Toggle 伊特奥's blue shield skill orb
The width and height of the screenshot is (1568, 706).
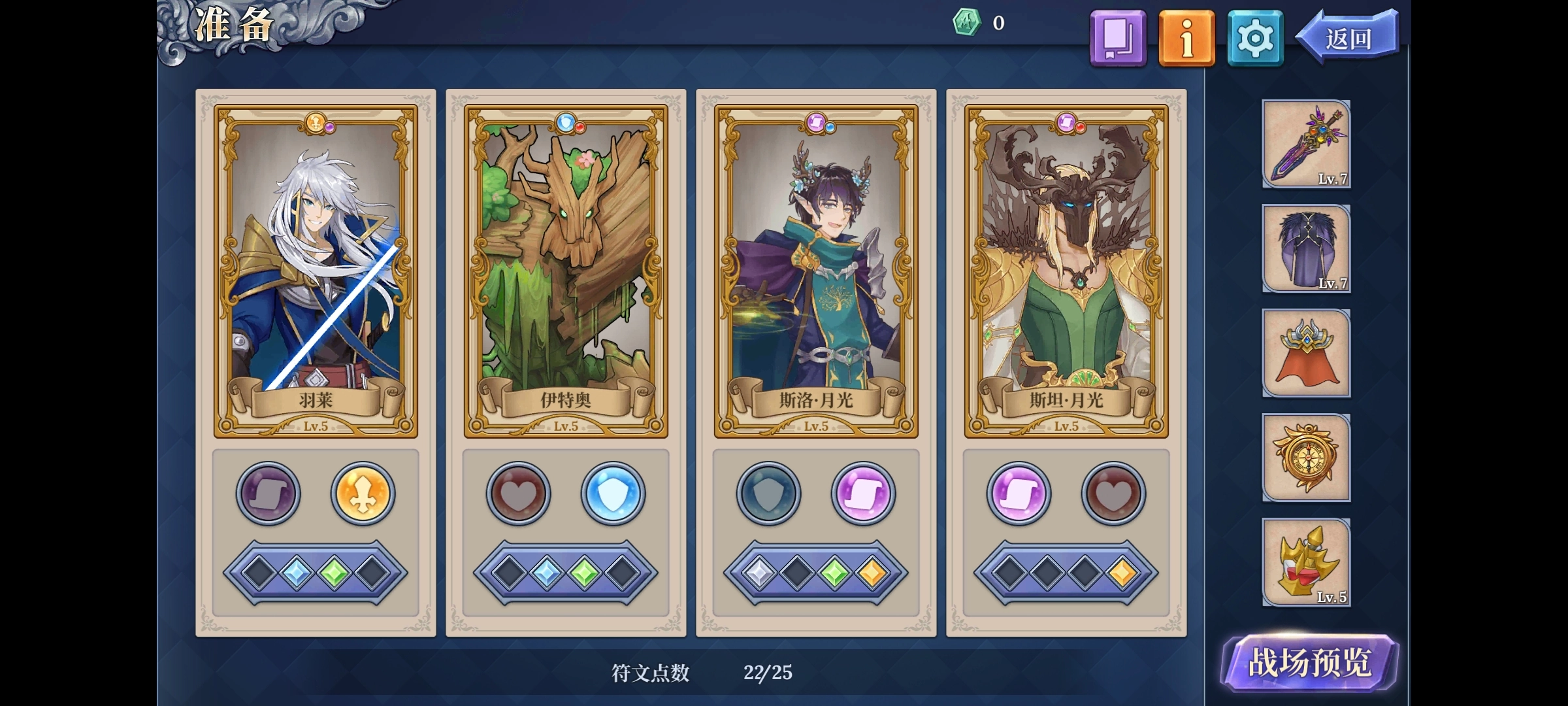pyautogui.click(x=613, y=494)
